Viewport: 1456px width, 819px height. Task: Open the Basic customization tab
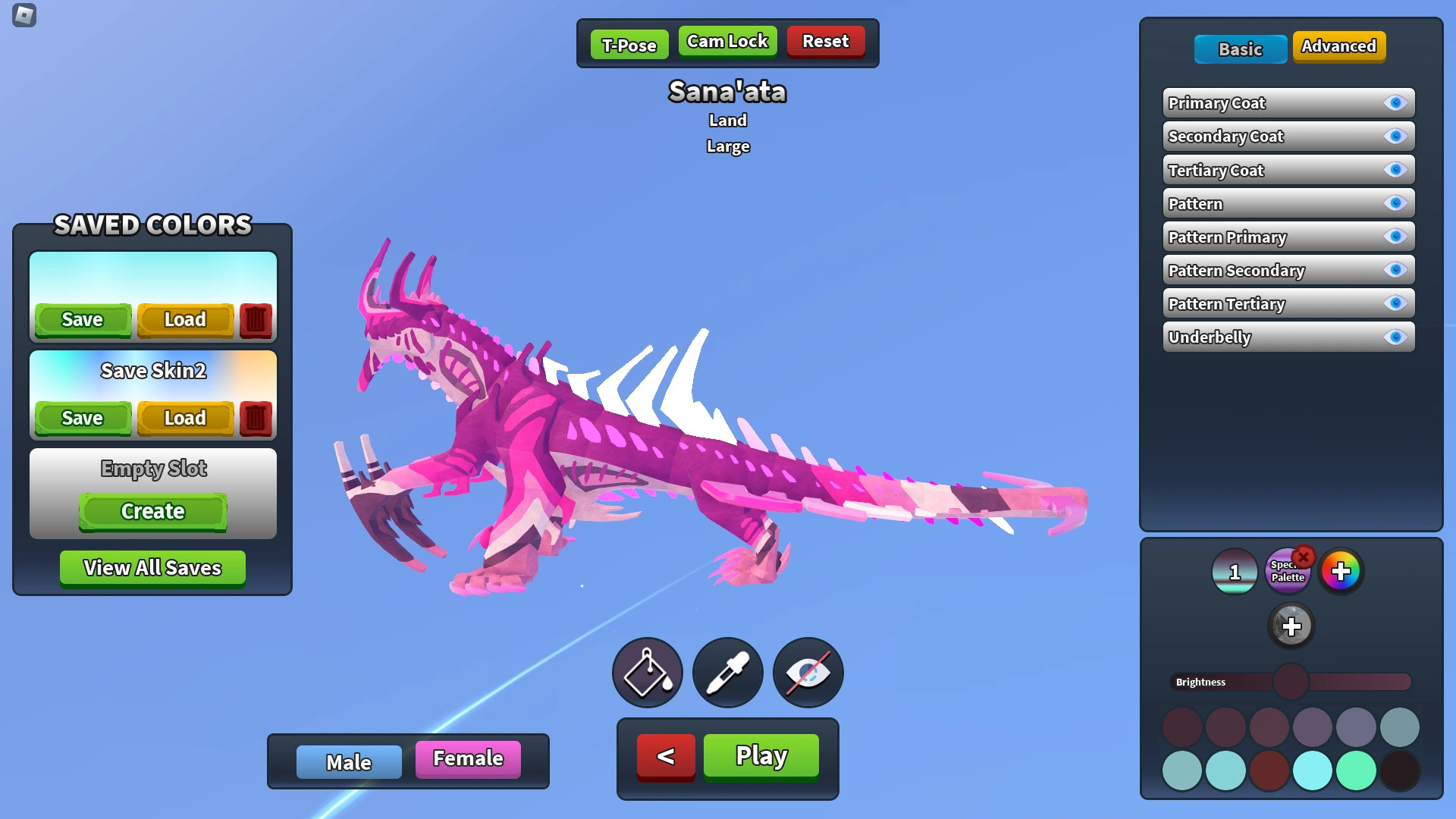coord(1241,49)
